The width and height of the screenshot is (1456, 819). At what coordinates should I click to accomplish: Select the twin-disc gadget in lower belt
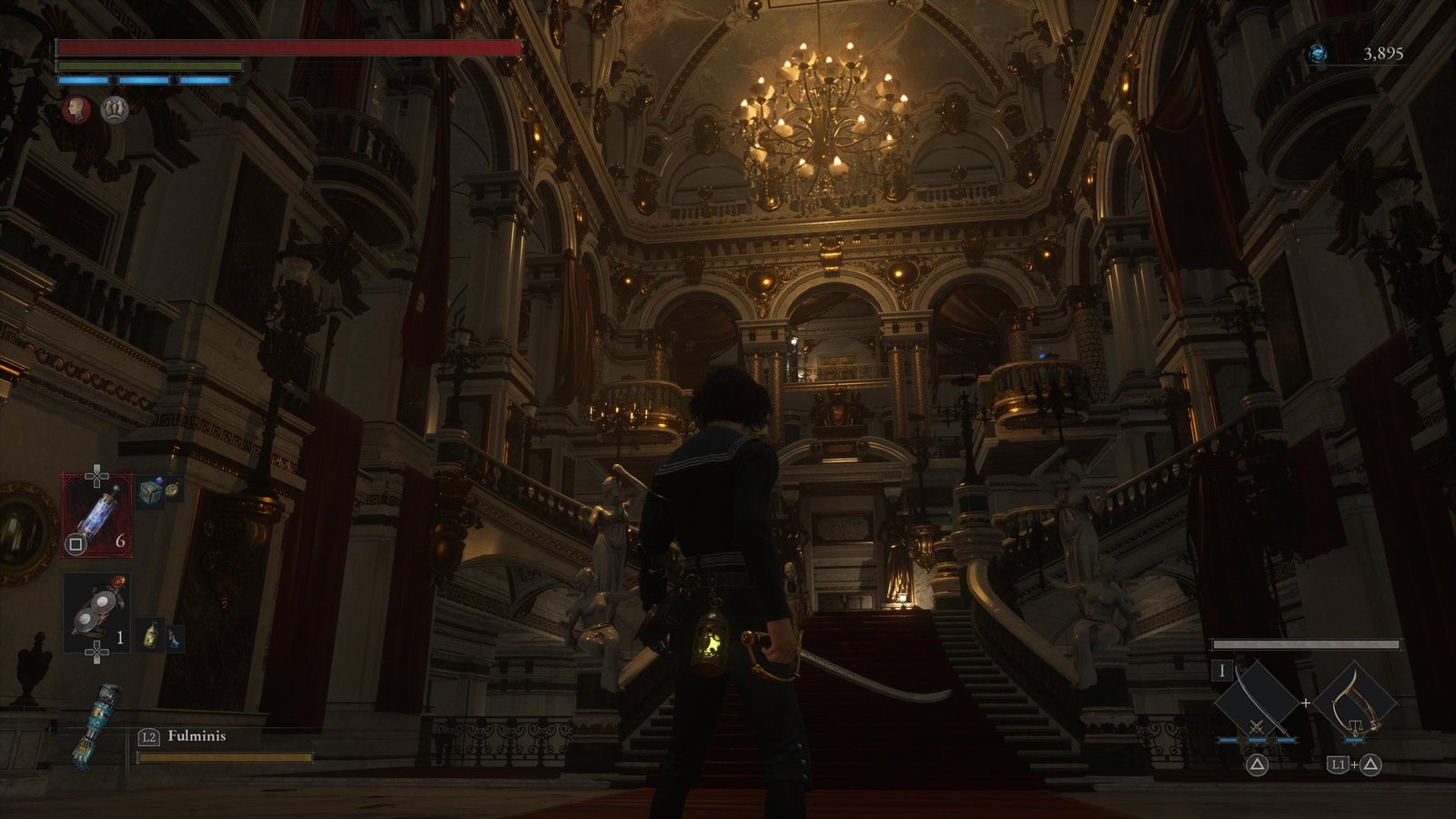tap(96, 611)
